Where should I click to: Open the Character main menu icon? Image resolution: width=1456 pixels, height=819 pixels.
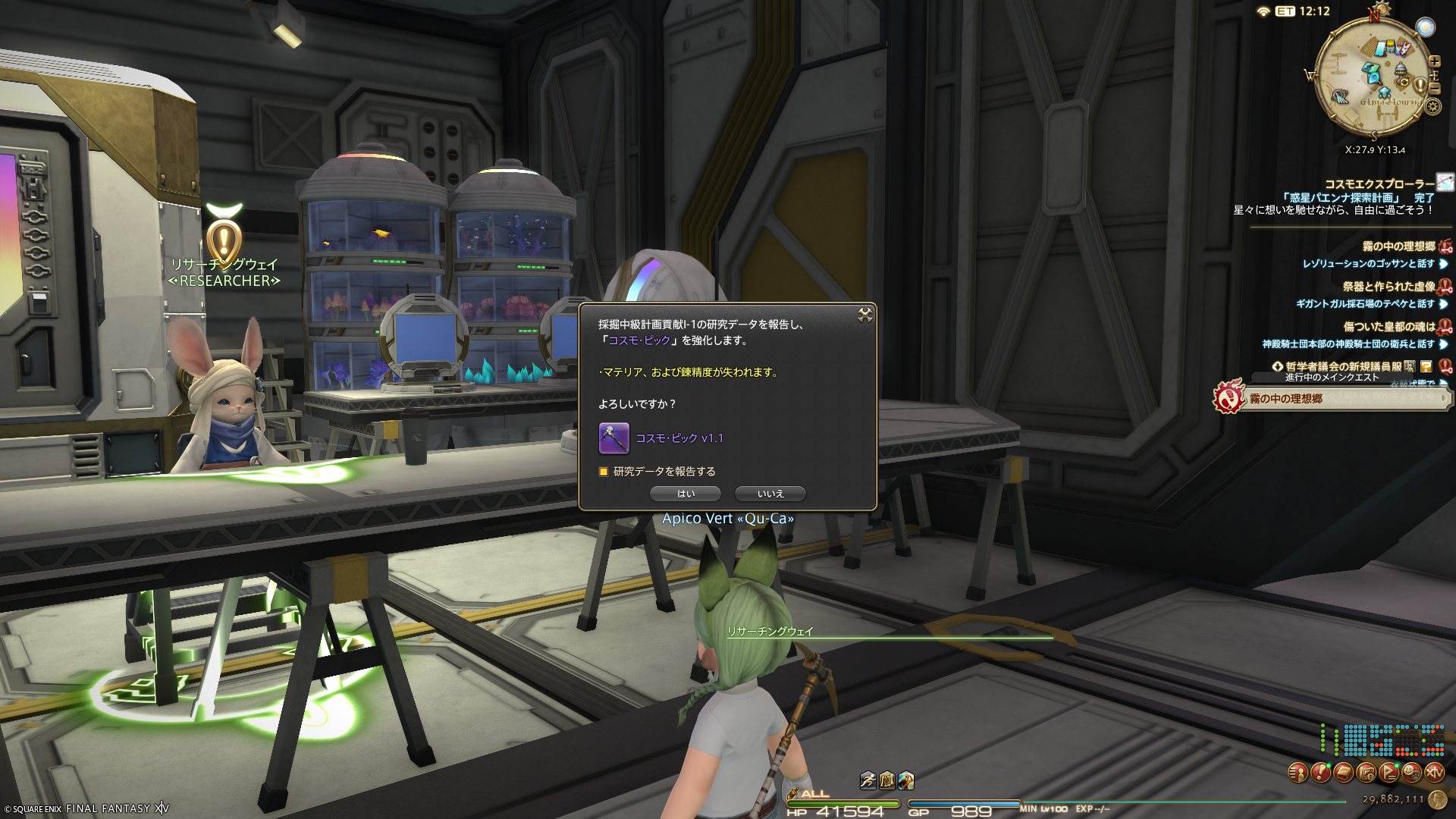(1298, 773)
